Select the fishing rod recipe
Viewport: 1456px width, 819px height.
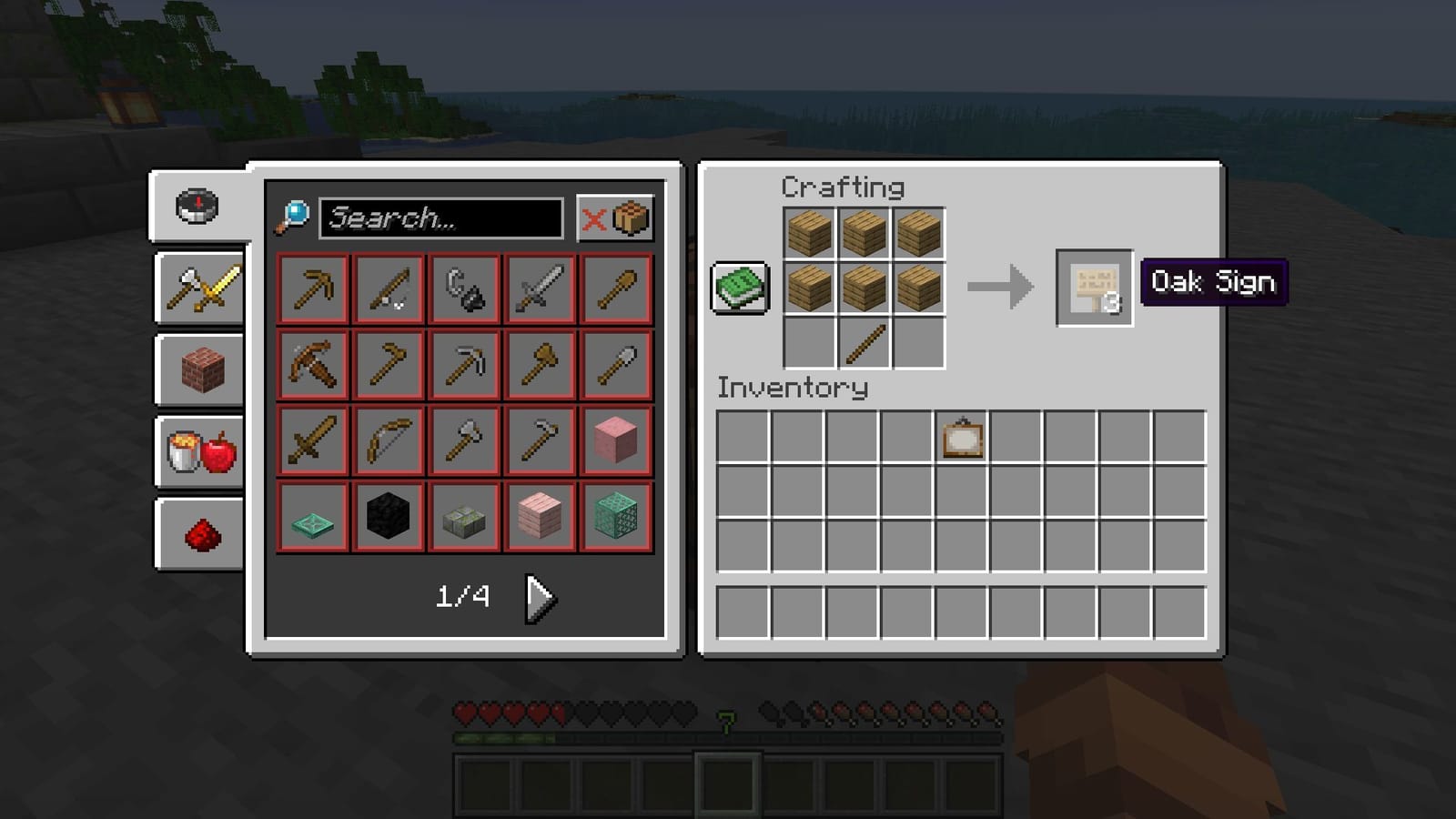coord(388,289)
